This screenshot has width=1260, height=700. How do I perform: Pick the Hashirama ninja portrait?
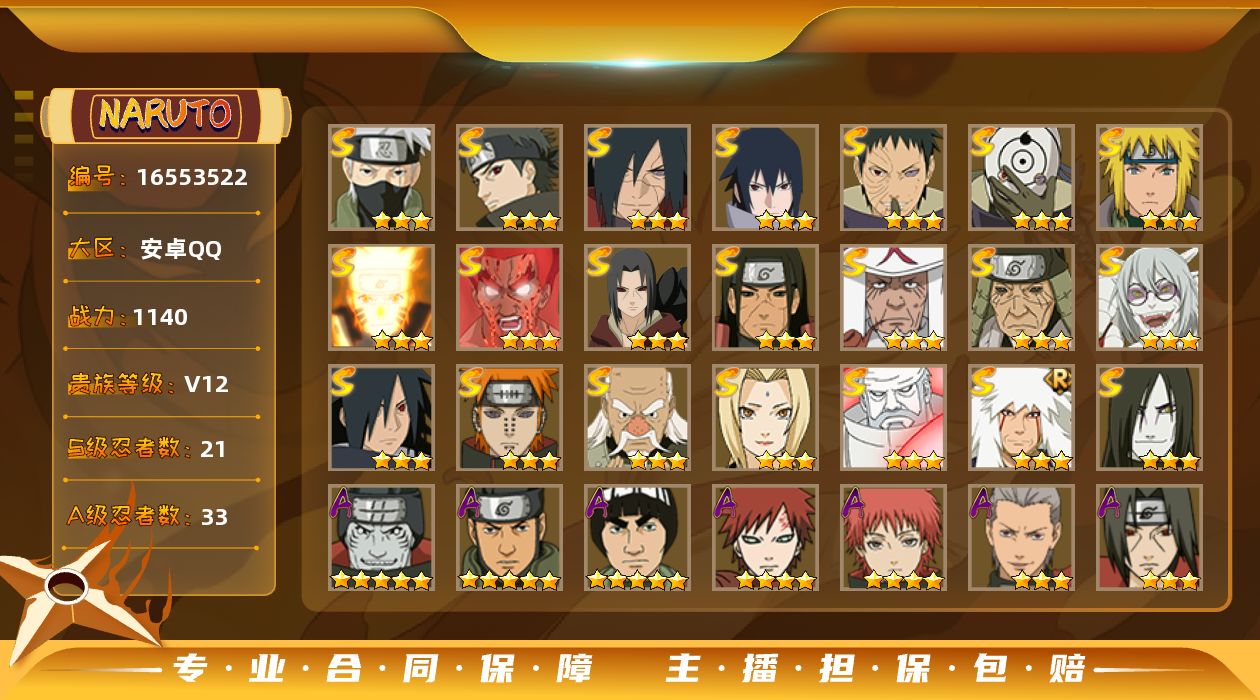coord(765,297)
